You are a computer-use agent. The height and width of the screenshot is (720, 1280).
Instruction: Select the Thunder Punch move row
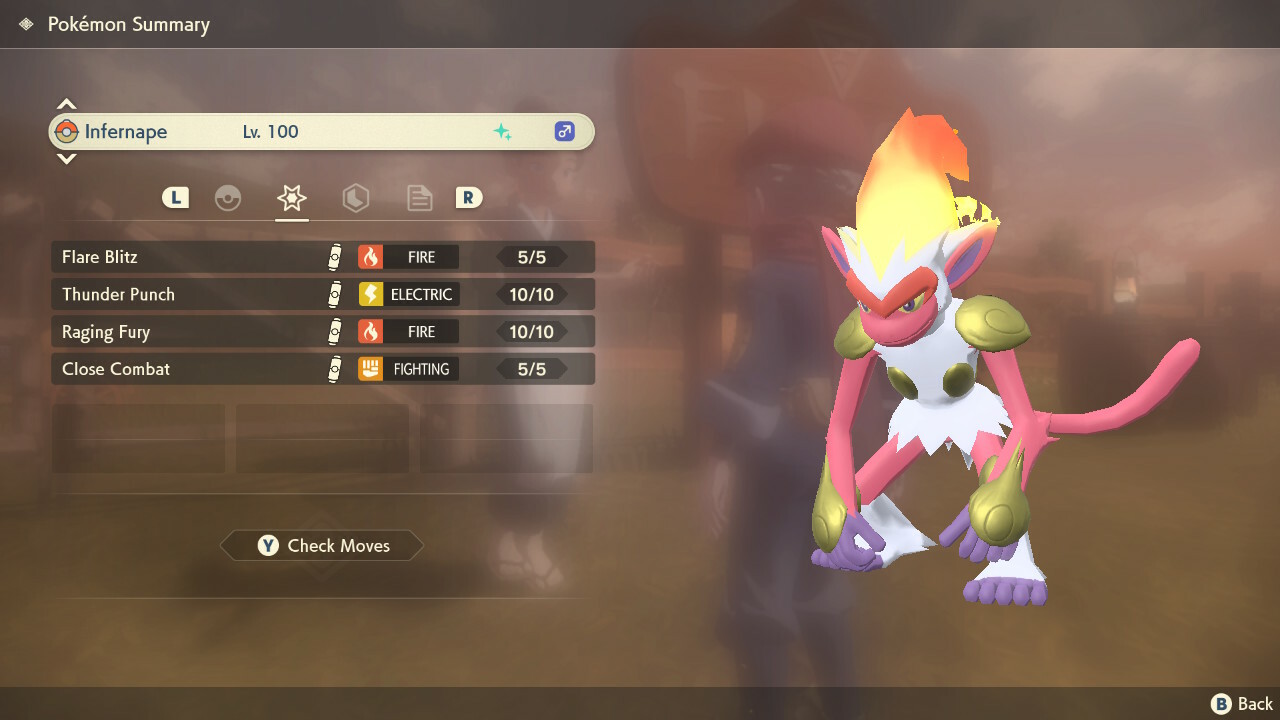[x=322, y=294]
